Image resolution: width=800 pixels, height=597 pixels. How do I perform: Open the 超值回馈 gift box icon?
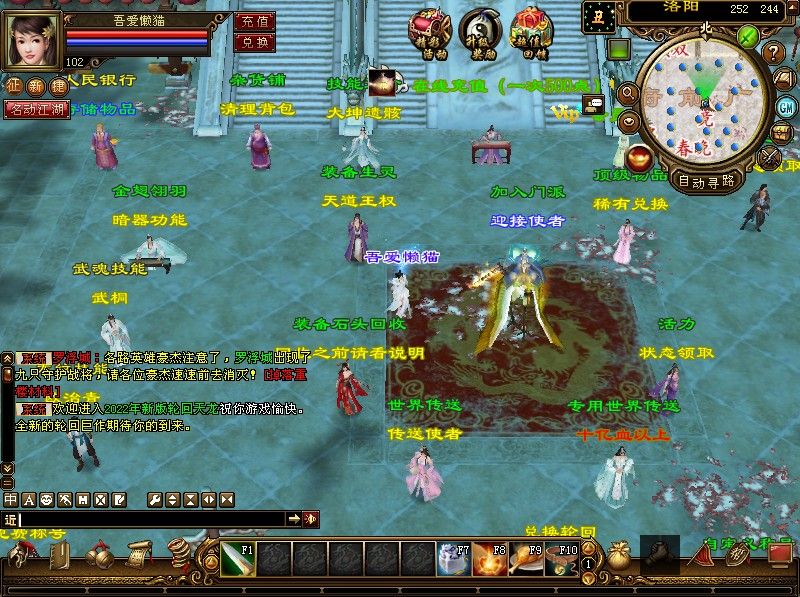point(531,29)
